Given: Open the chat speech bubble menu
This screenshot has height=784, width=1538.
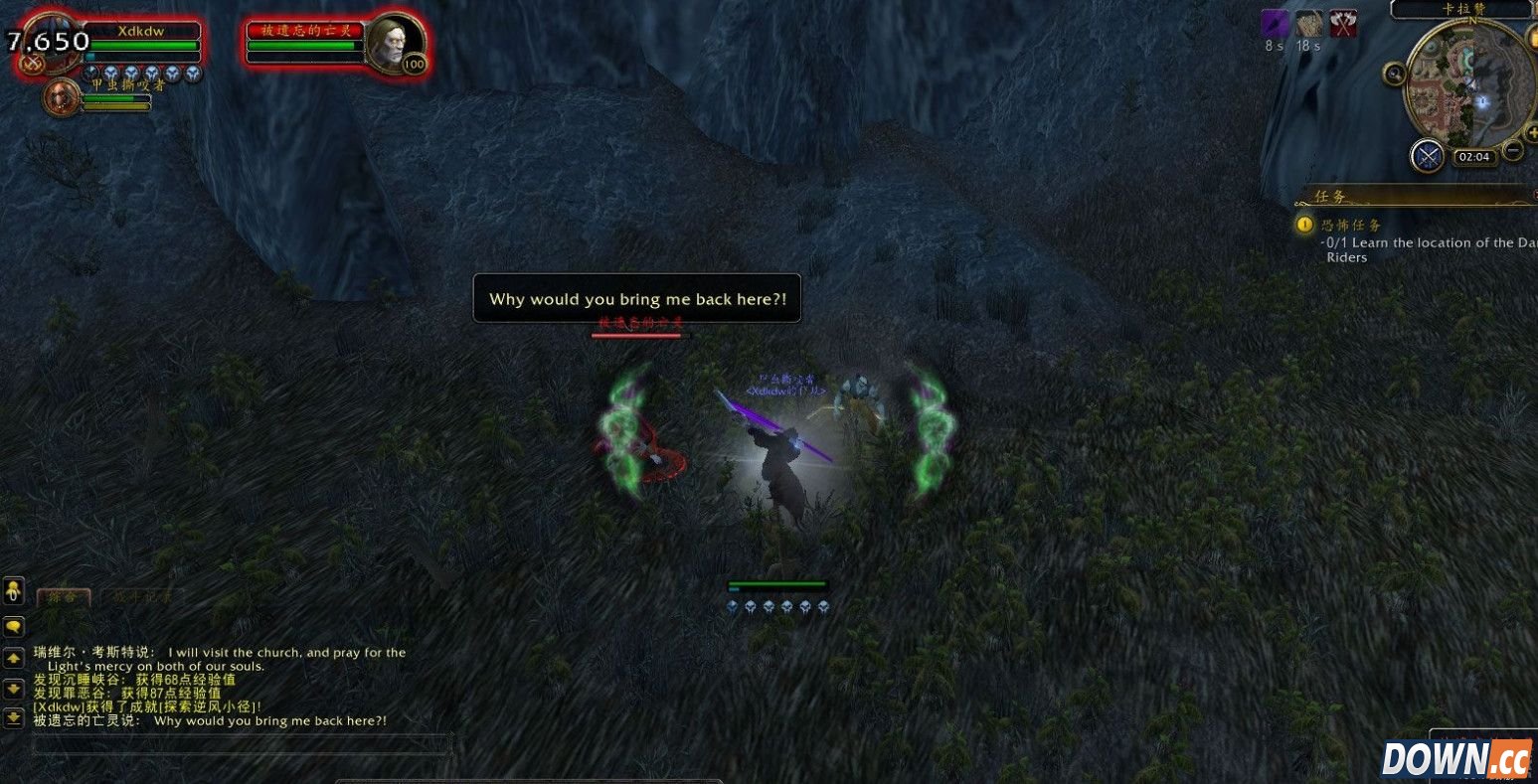Looking at the screenshot, I should click(14, 627).
